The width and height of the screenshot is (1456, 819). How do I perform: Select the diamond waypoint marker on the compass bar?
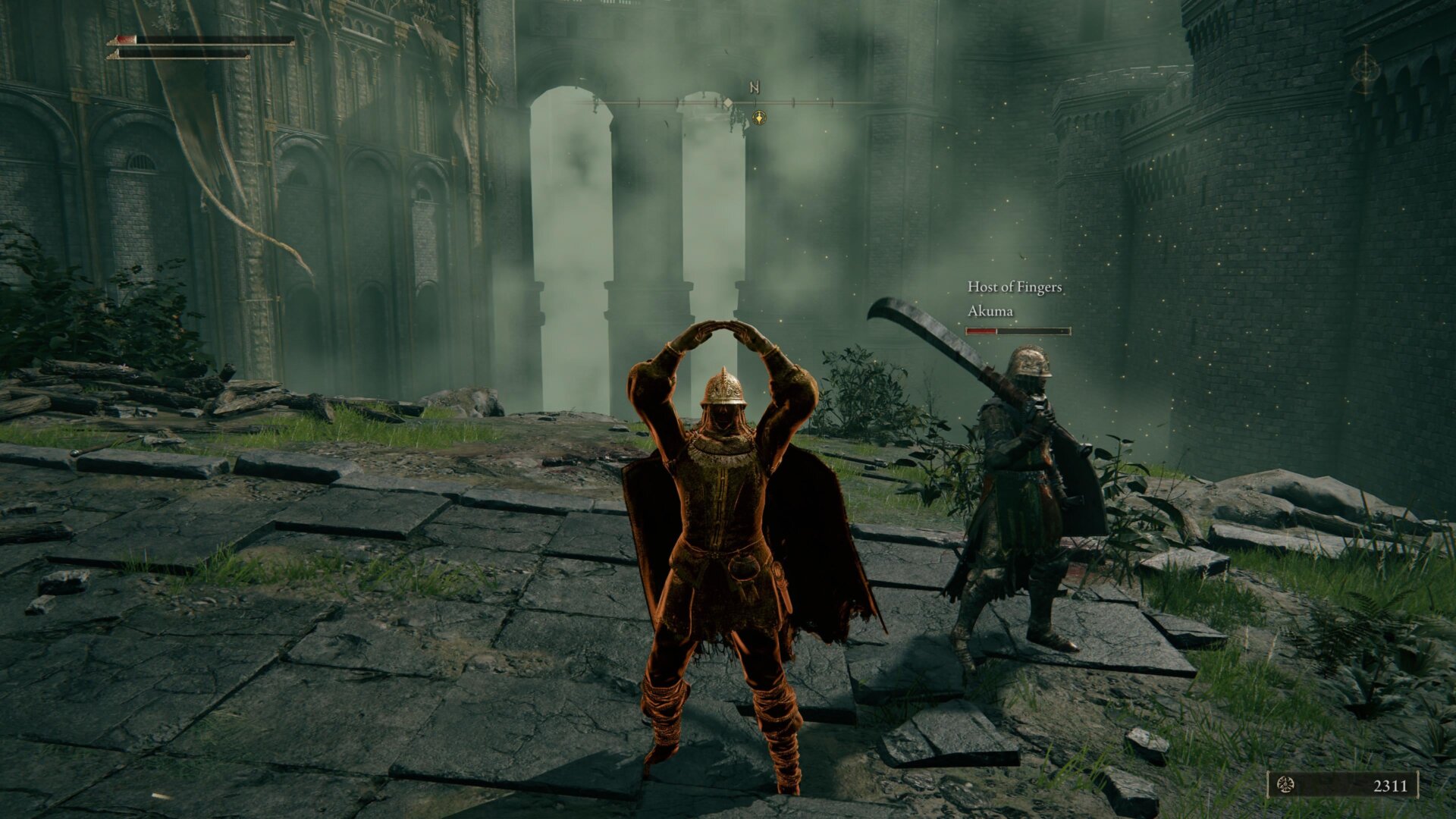point(728,102)
